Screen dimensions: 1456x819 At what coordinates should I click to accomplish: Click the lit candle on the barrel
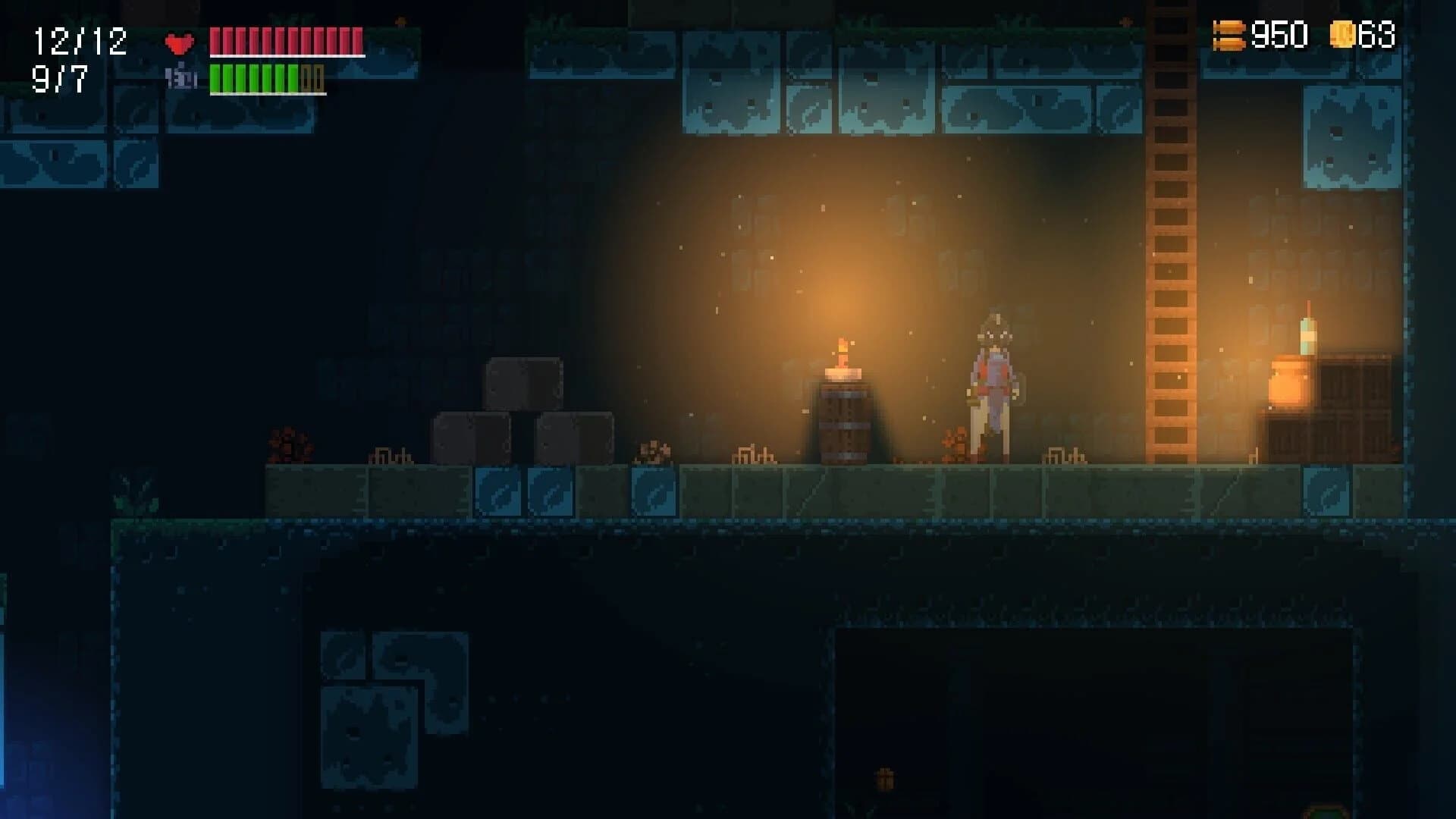(x=843, y=356)
